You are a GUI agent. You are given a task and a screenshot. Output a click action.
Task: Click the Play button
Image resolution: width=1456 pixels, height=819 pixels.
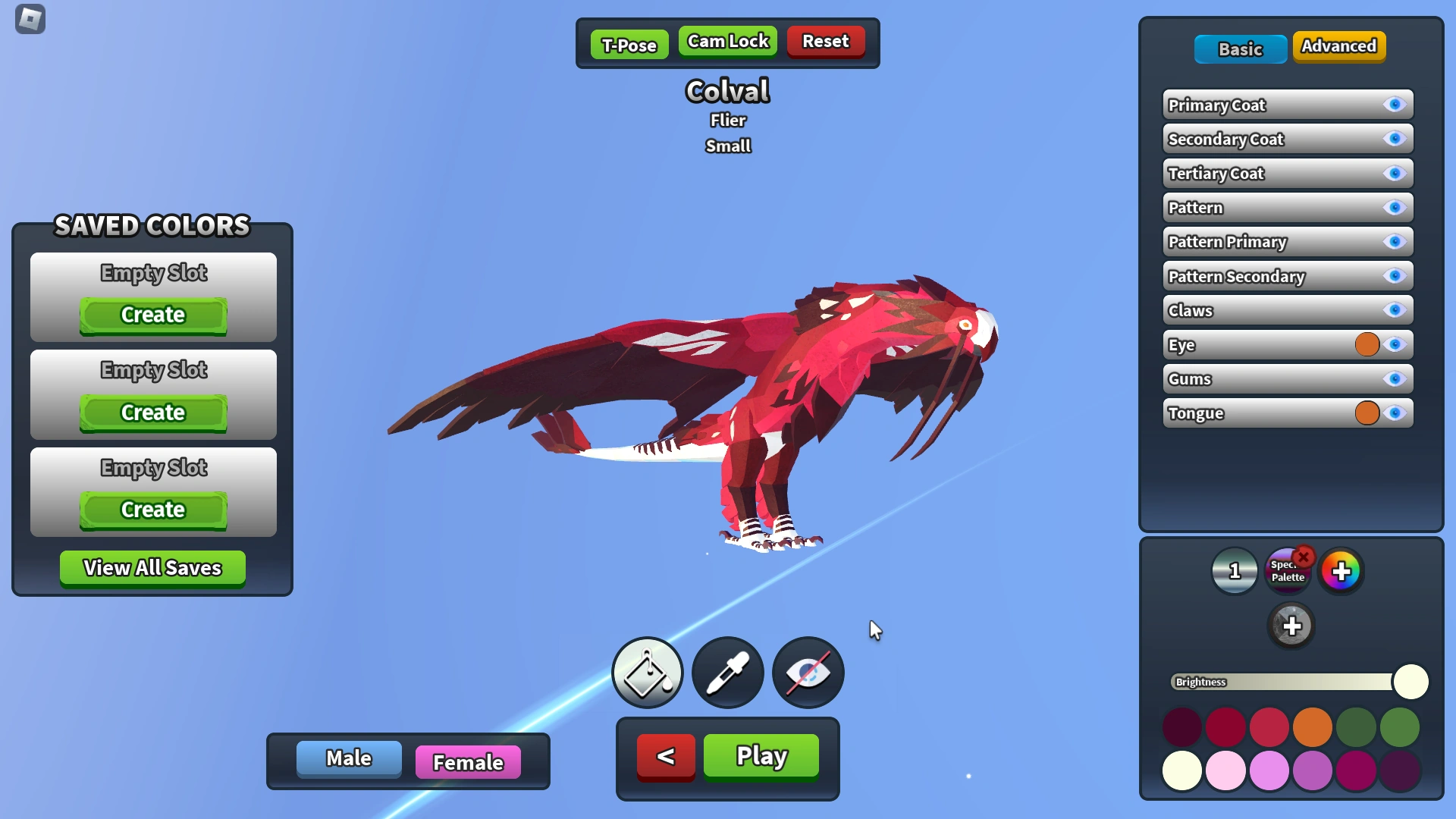[760, 755]
